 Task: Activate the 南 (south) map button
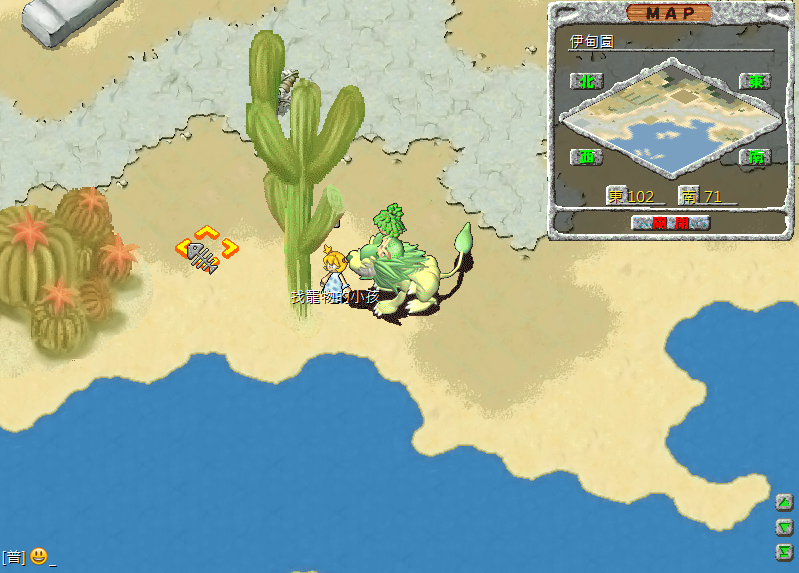tap(753, 156)
